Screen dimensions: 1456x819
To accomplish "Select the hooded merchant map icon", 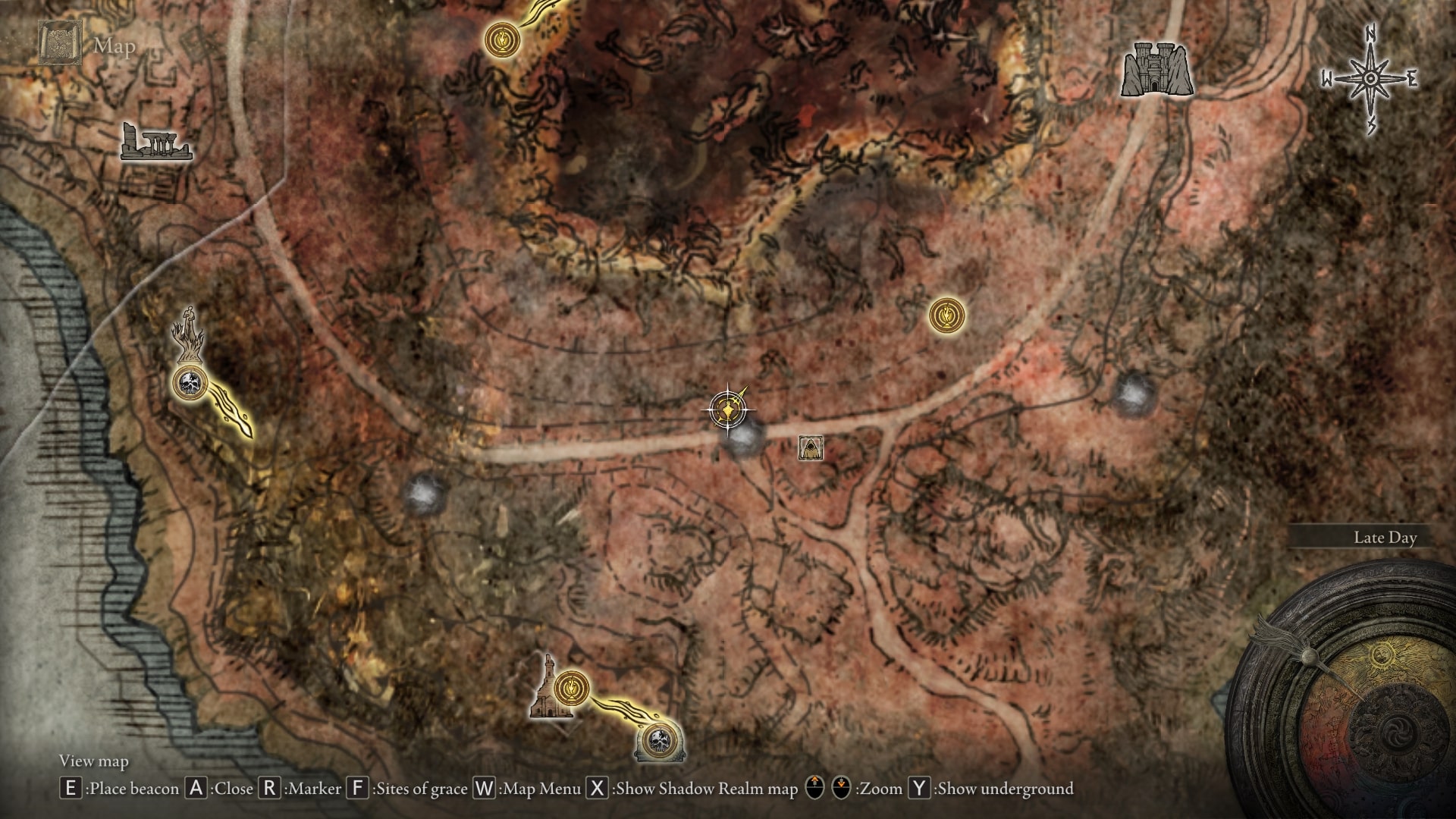I will coord(811,447).
